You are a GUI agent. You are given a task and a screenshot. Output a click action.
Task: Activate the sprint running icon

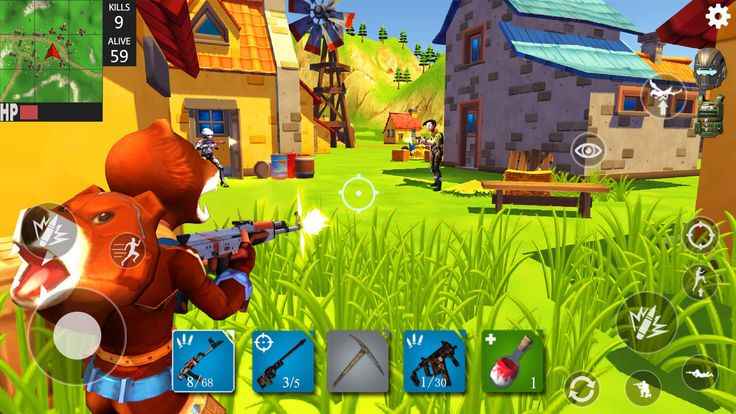tap(127, 249)
